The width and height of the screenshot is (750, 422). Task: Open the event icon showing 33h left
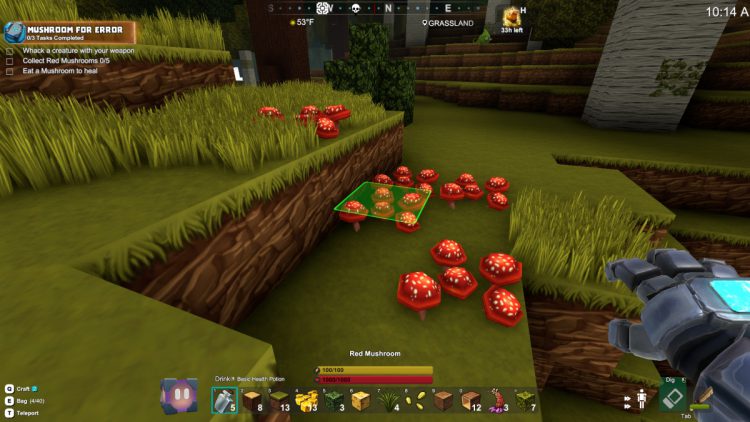pos(512,16)
